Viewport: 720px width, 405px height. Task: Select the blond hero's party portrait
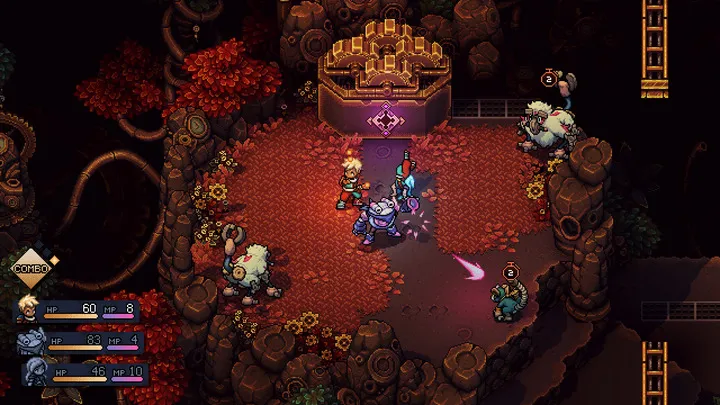[27, 310]
